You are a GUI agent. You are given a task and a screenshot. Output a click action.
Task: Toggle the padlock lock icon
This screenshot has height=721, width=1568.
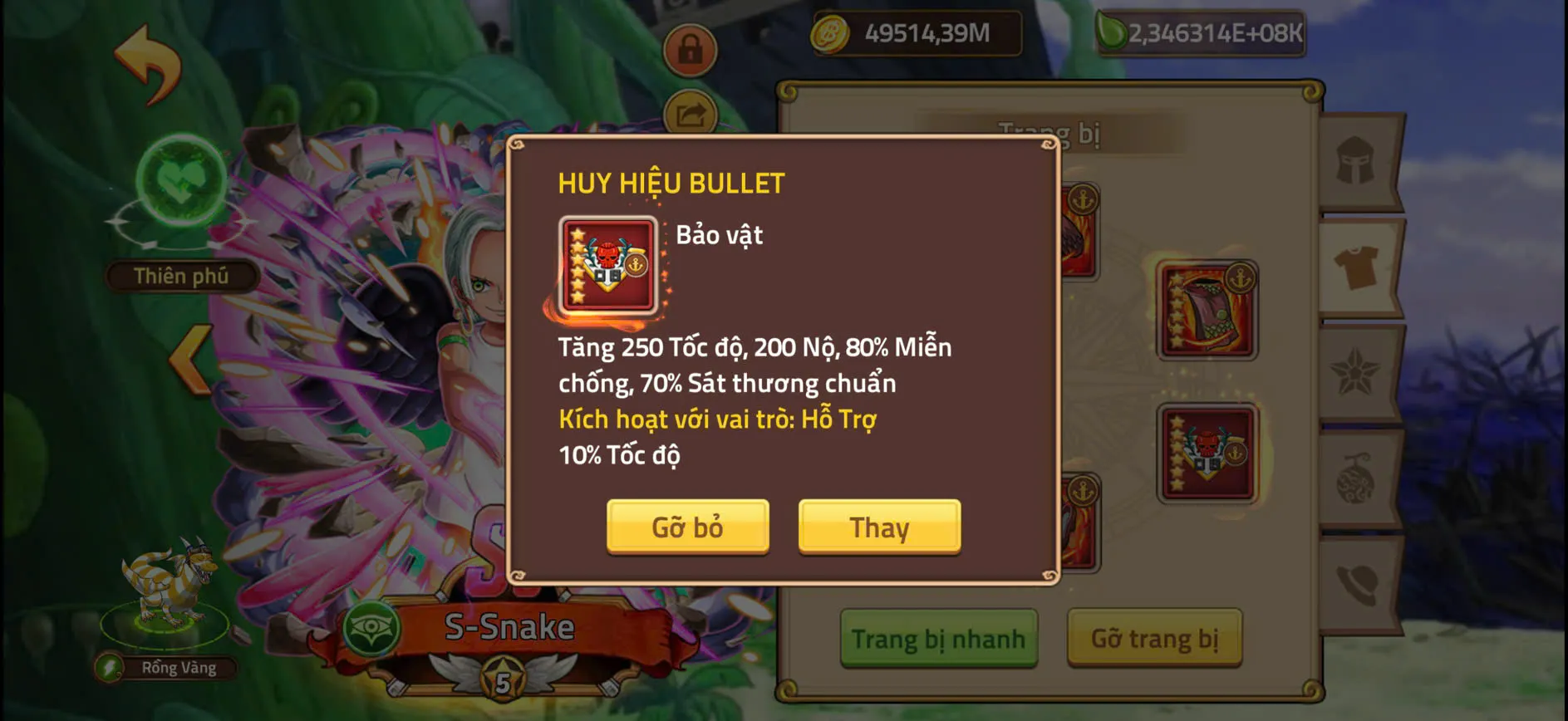pos(690,50)
